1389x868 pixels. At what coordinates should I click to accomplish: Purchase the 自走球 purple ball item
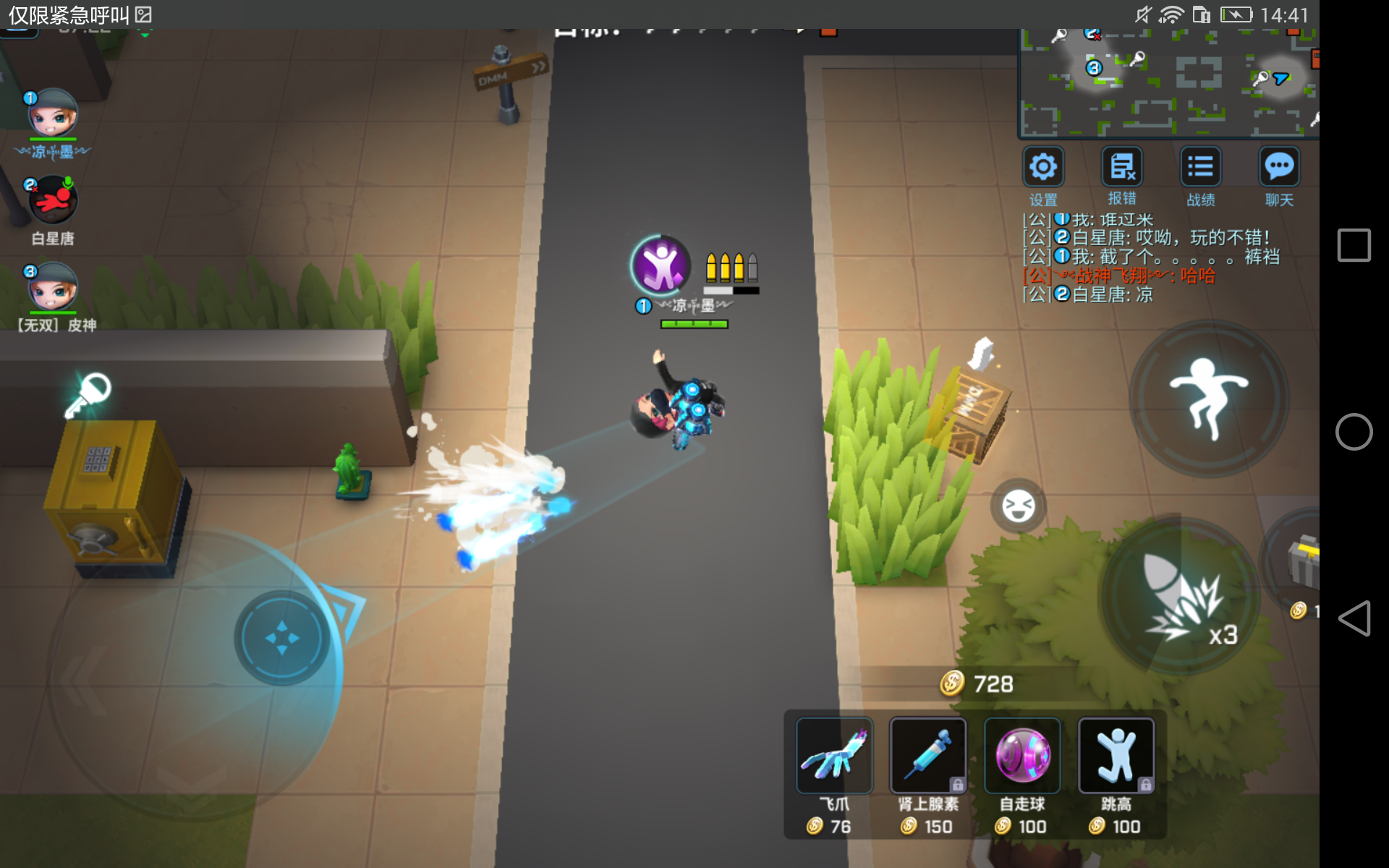pyautogui.click(x=1022, y=756)
